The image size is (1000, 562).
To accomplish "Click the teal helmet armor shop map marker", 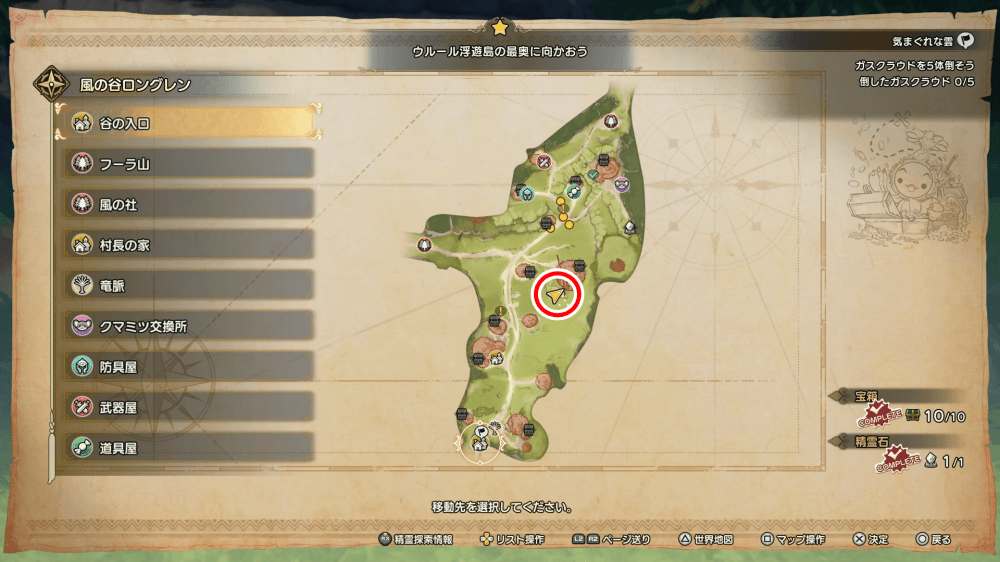I will coord(526,192).
